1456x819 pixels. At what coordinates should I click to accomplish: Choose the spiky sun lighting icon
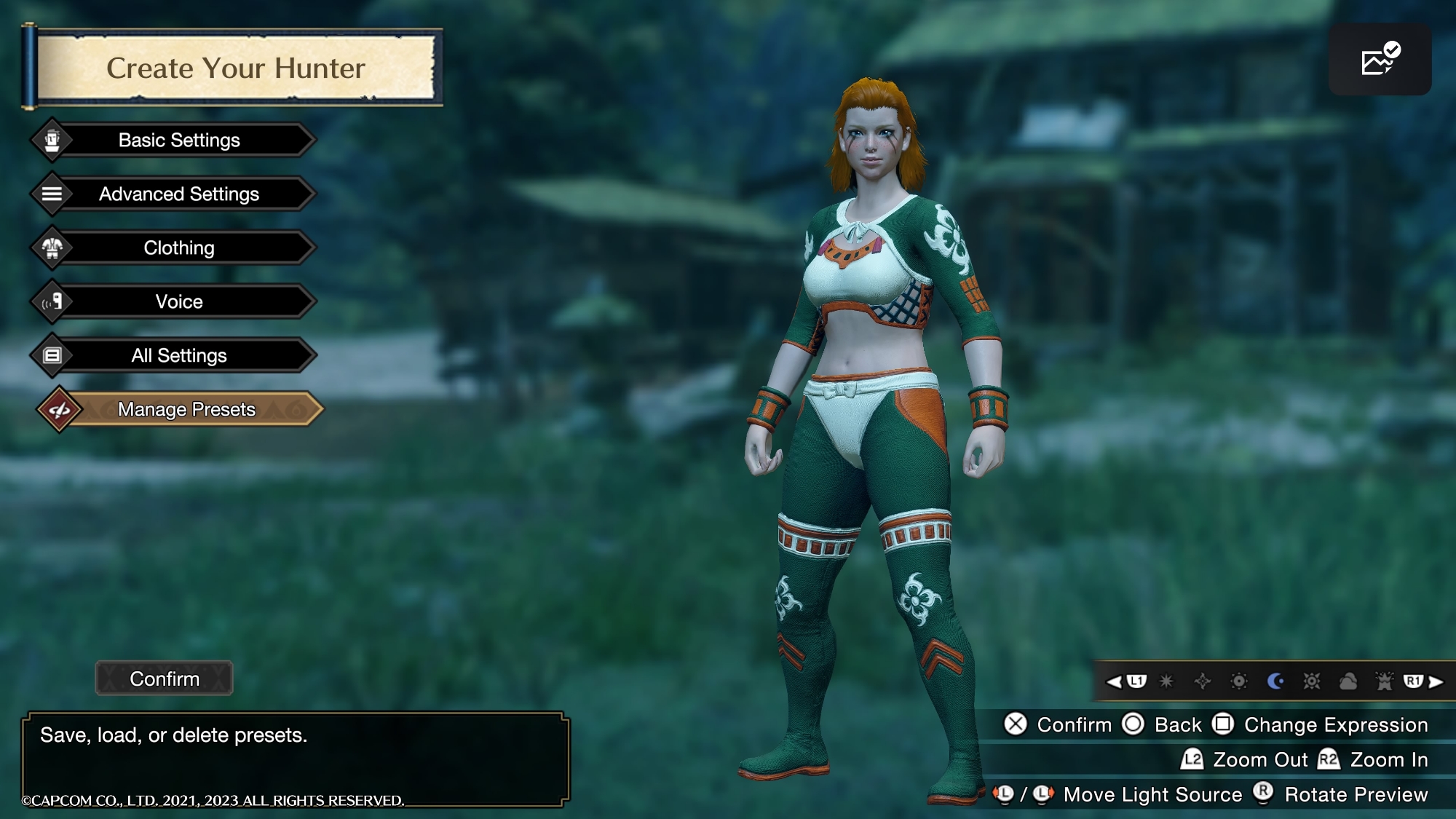click(1311, 681)
